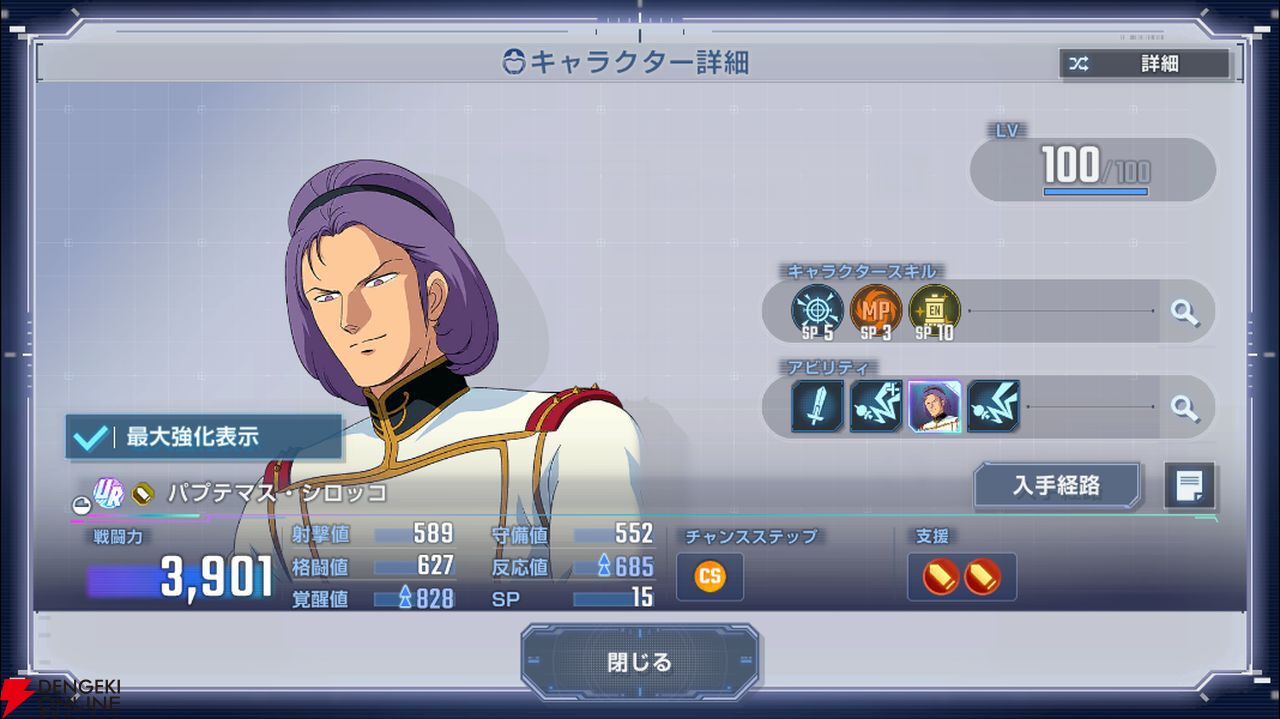1280x719 pixels.
Task: Open the 詳細 view switch button
Action: click(1145, 64)
